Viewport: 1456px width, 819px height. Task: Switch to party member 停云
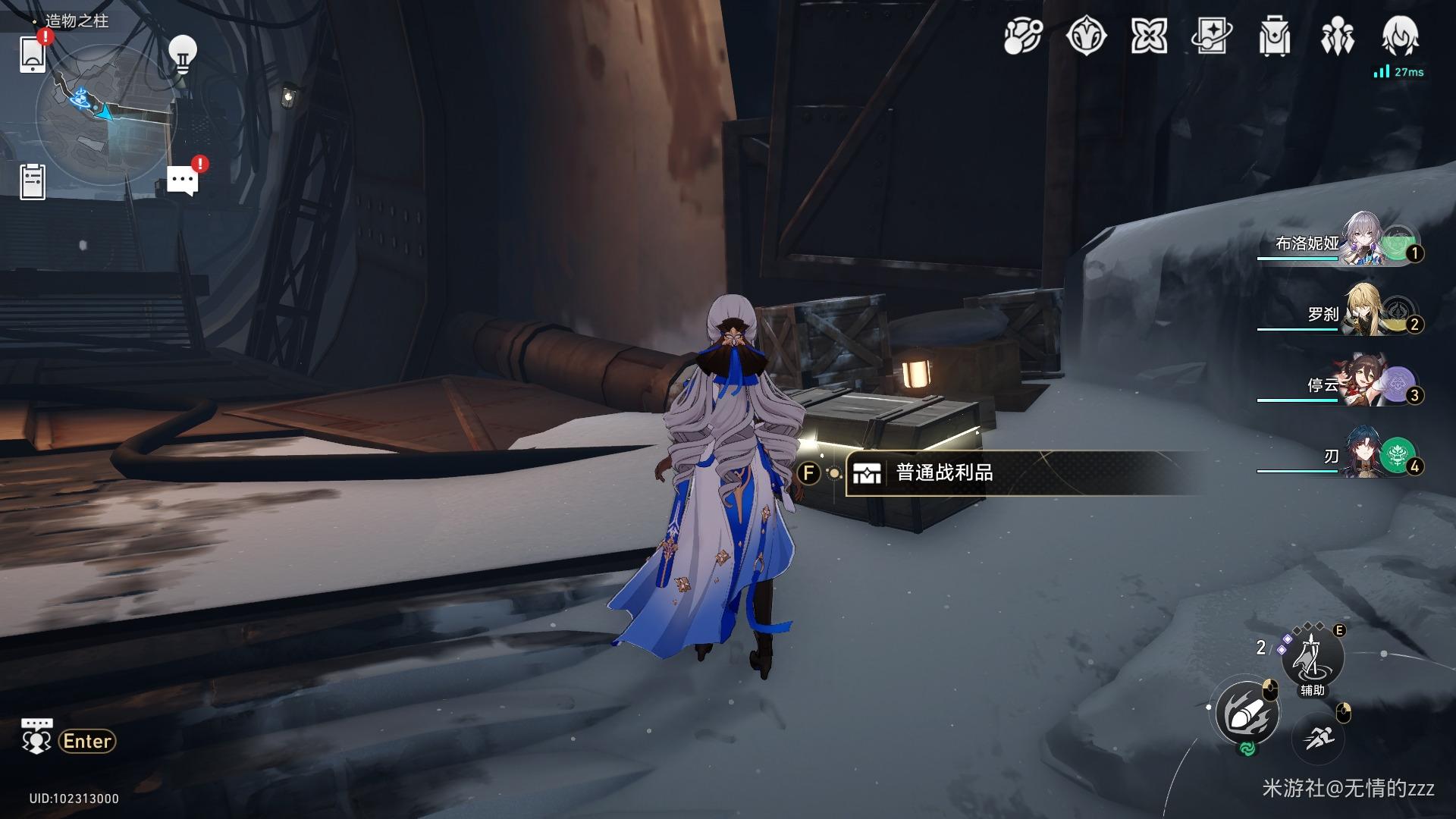coord(1365,384)
